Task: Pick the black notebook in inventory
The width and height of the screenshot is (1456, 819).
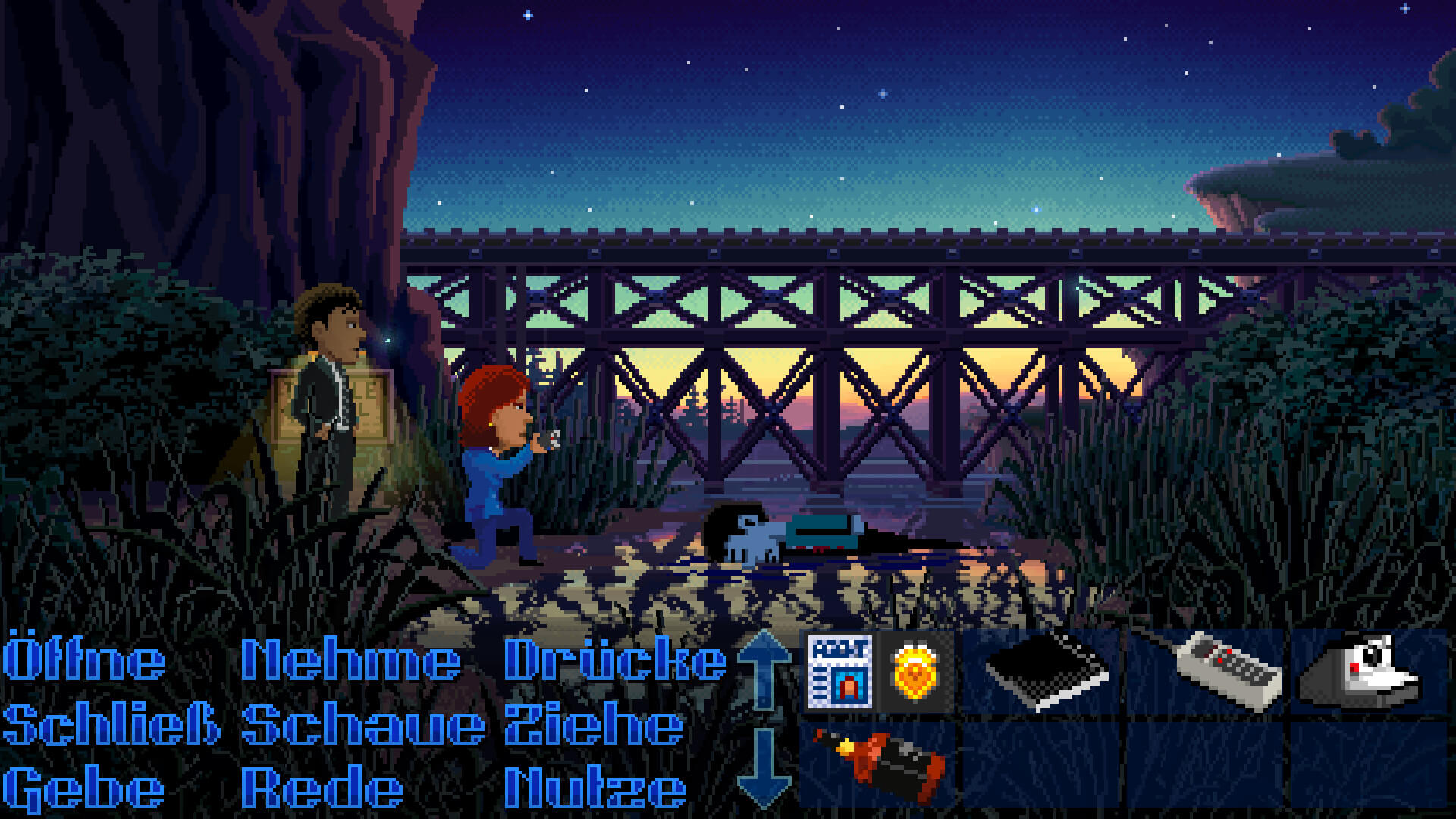Action: [1046, 672]
